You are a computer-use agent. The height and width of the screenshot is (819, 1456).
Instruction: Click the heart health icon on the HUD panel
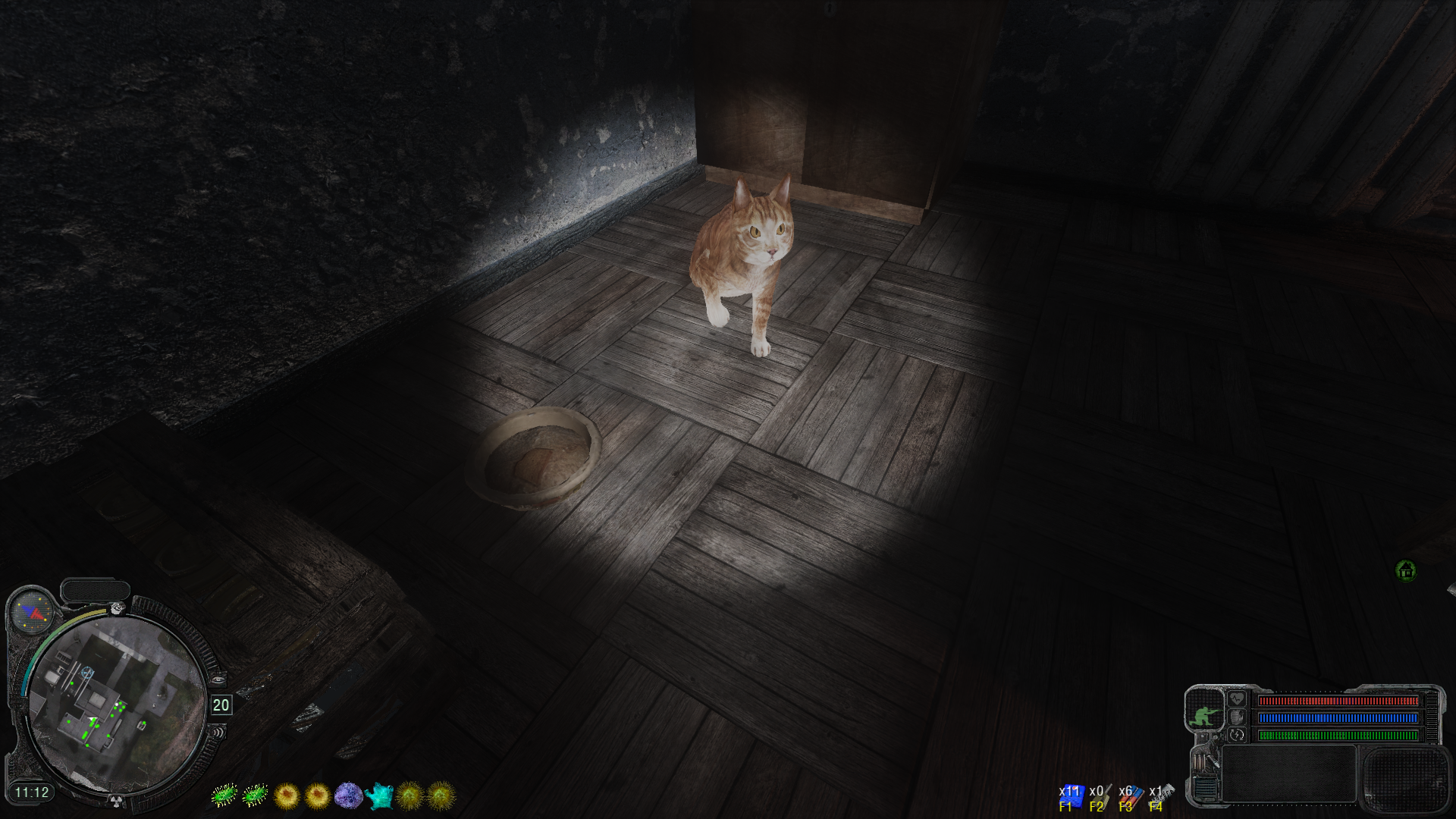(1237, 698)
